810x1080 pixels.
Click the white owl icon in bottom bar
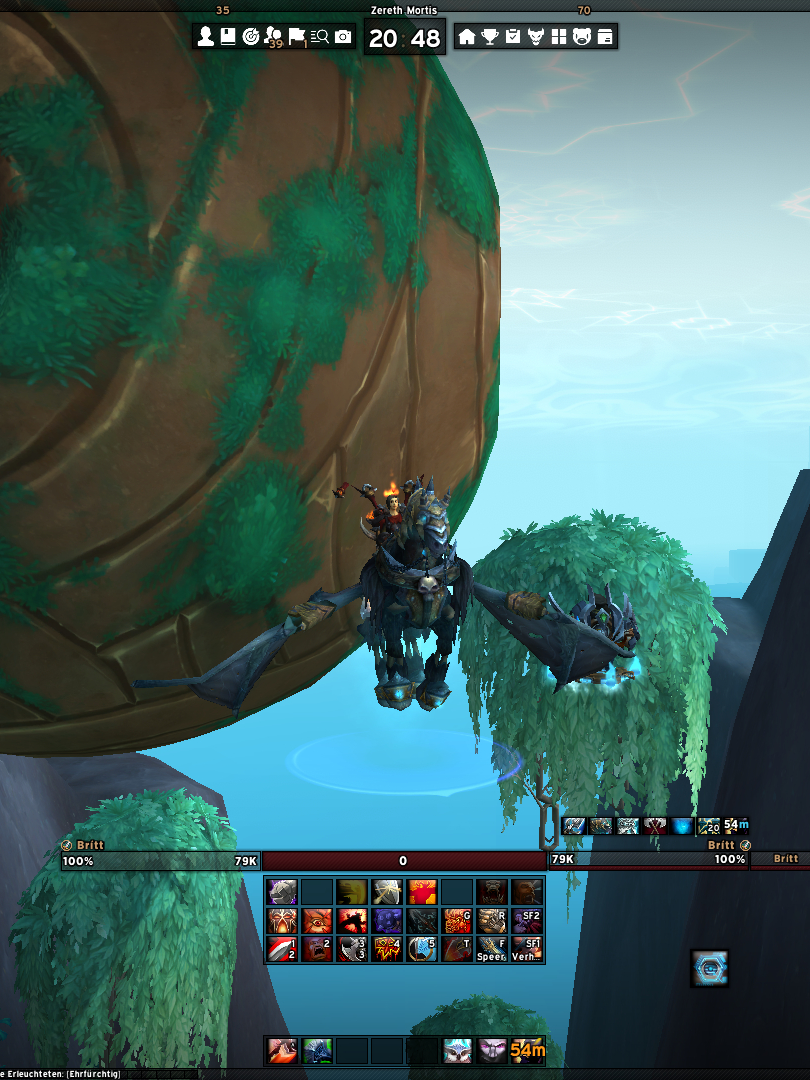(x=457, y=1050)
